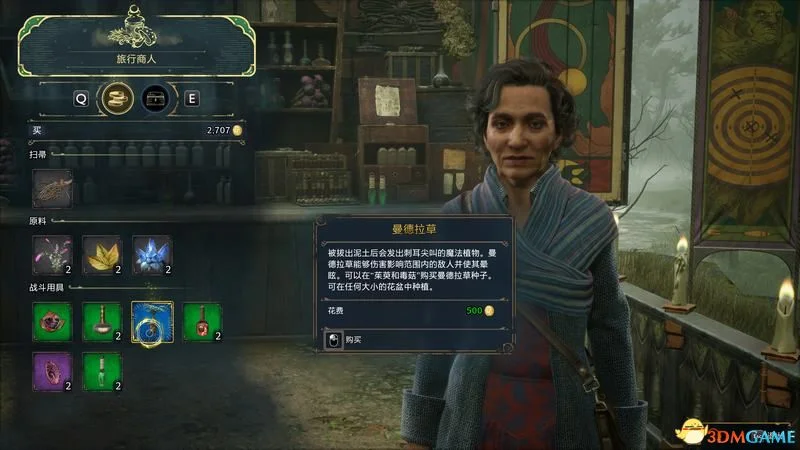Select the yellow leaves ingredient
The width and height of the screenshot is (800, 450).
[x=102, y=256]
